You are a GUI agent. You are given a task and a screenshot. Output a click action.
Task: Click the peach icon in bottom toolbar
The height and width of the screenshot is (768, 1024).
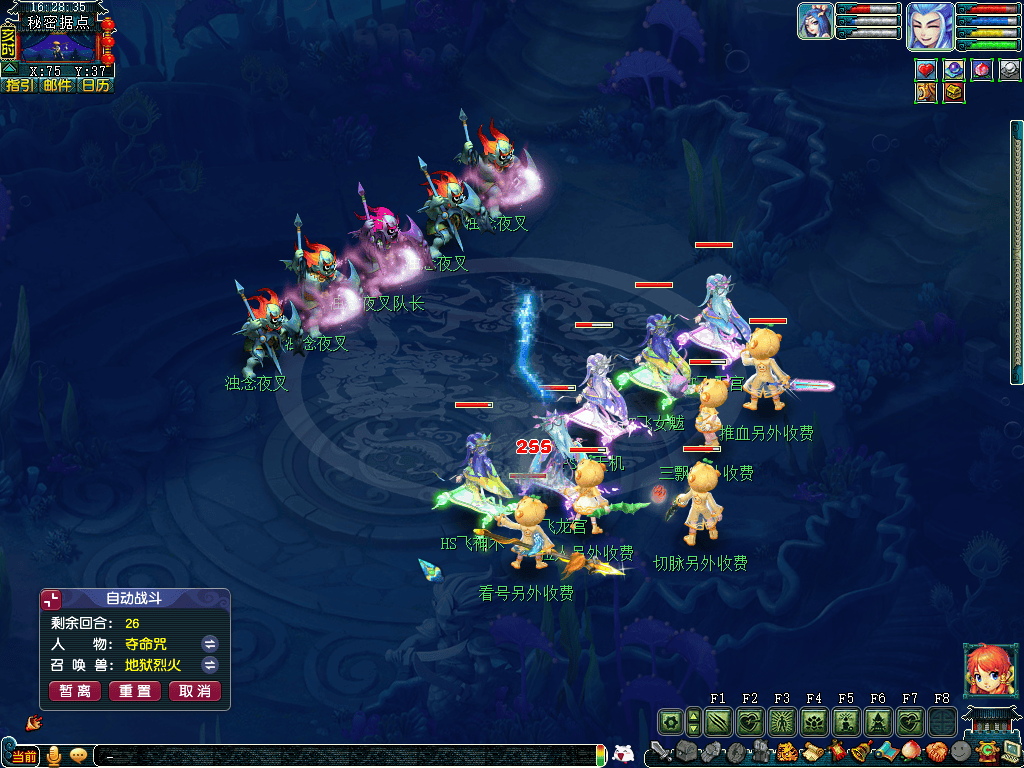click(912, 751)
